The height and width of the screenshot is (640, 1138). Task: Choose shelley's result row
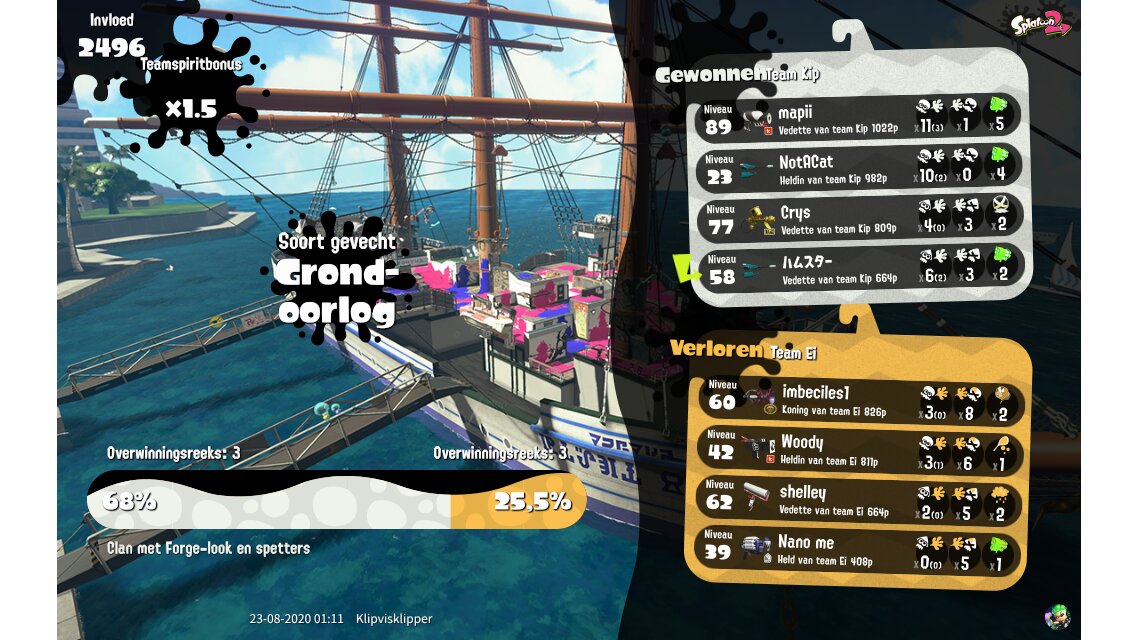(x=858, y=500)
